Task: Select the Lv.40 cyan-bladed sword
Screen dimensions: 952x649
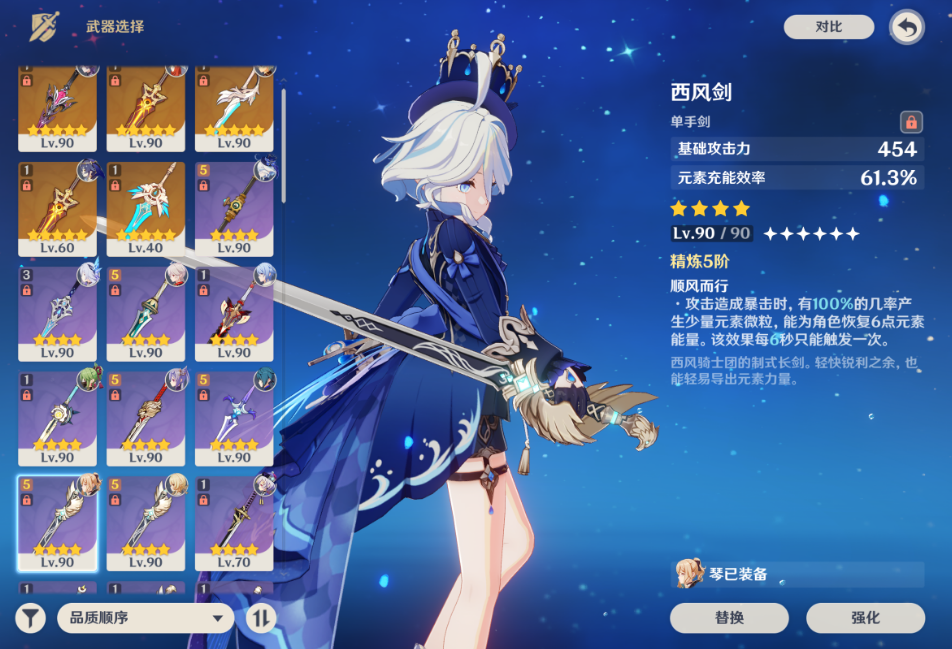Action: pyautogui.click(x=146, y=207)
